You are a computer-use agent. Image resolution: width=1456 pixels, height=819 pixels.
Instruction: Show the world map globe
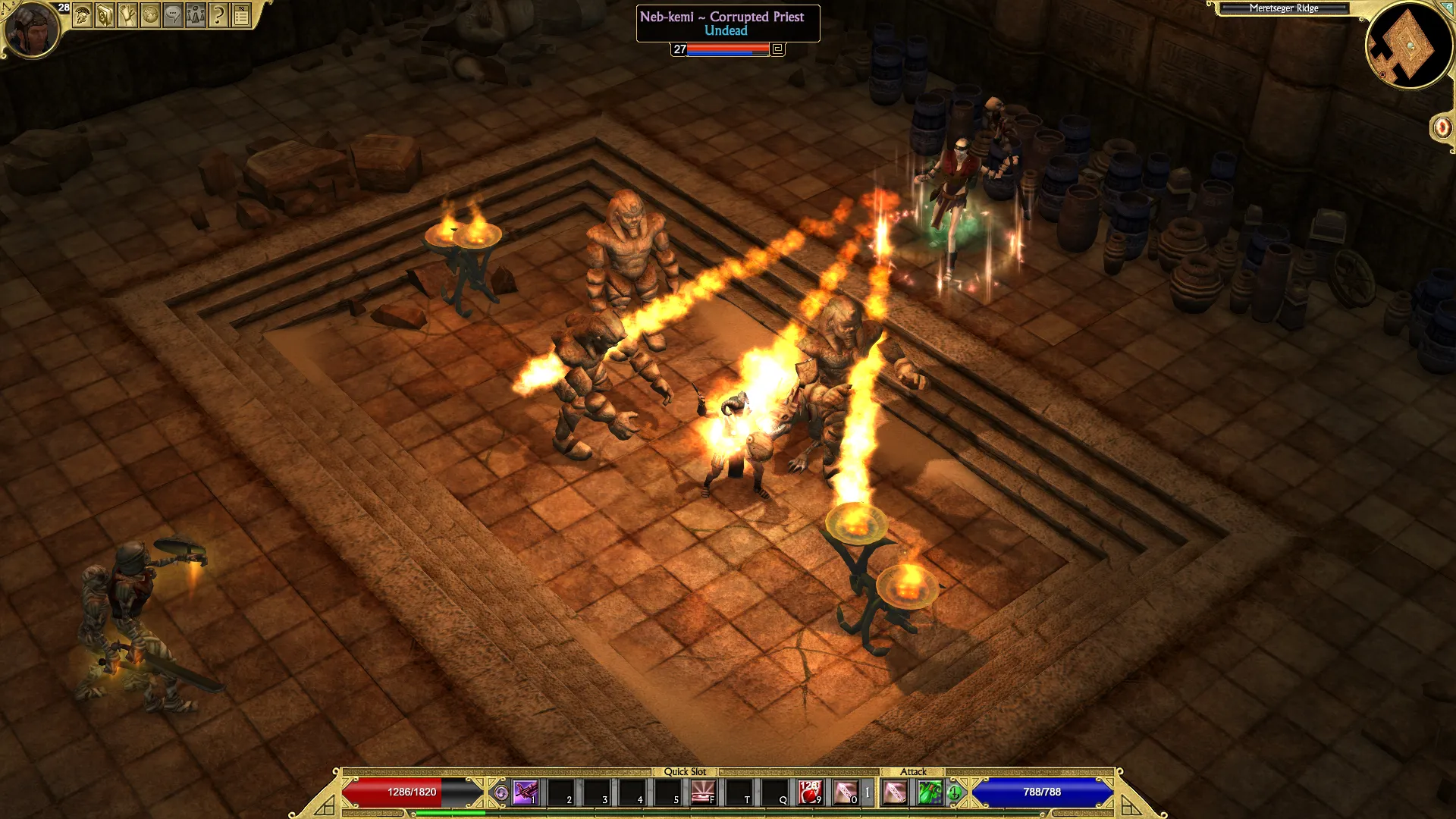point(151,14)
